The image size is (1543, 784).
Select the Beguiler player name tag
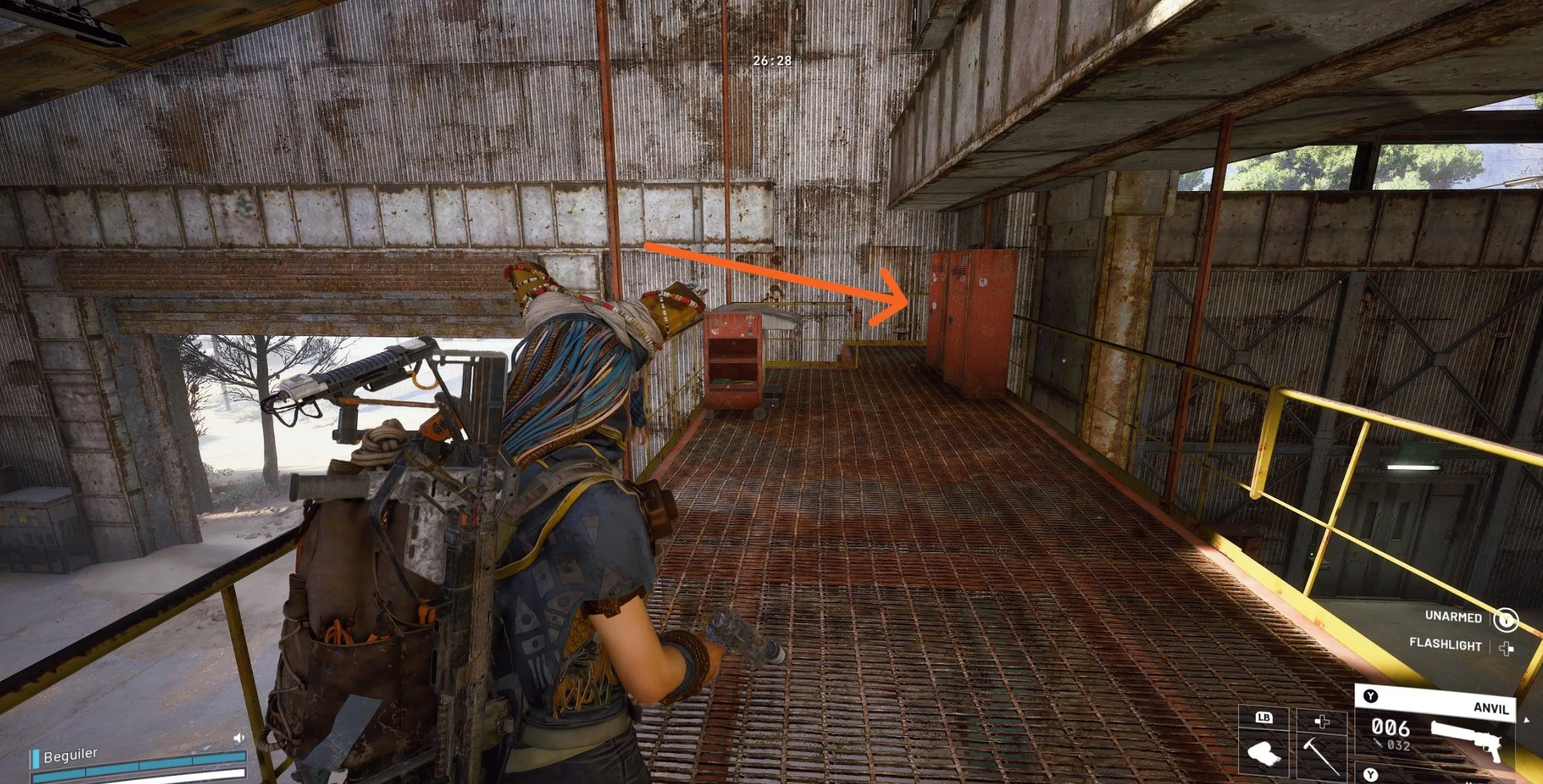(70, 755)
